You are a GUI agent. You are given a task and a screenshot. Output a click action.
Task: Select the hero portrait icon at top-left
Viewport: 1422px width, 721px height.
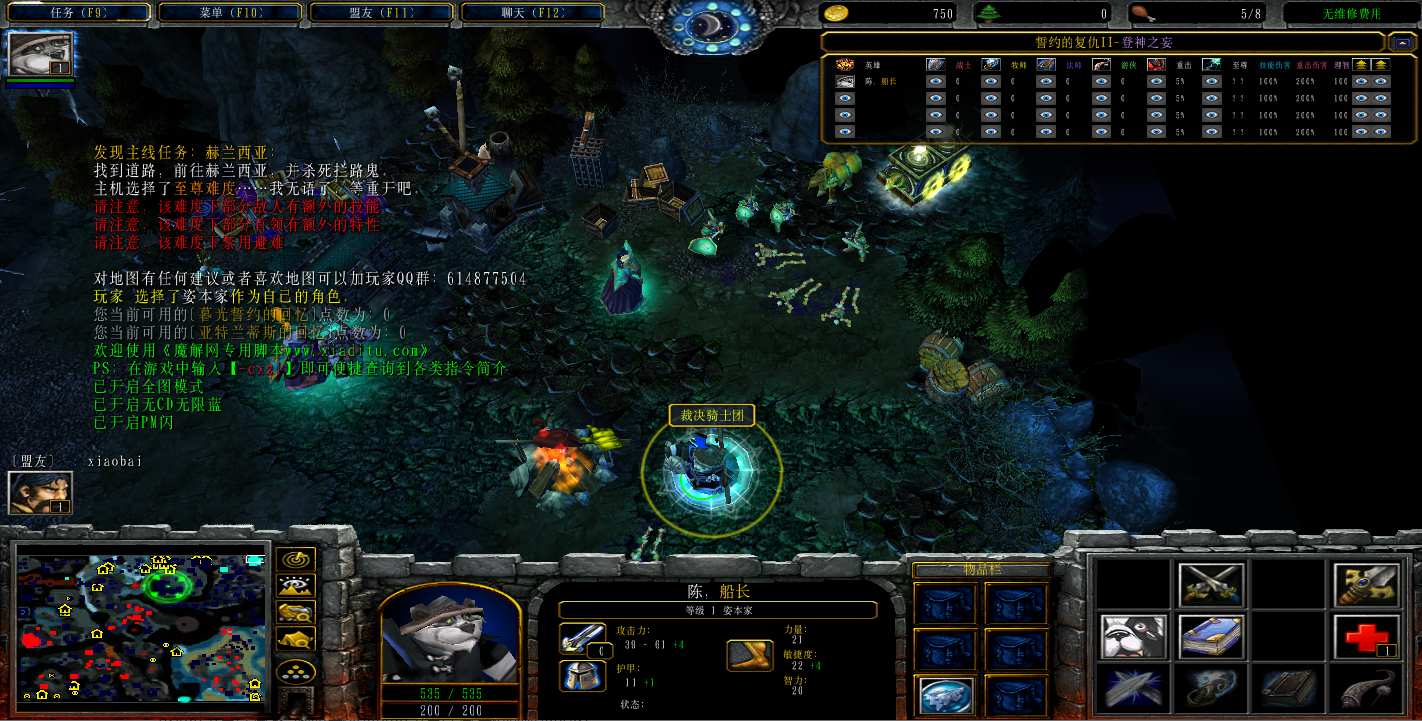41,54
